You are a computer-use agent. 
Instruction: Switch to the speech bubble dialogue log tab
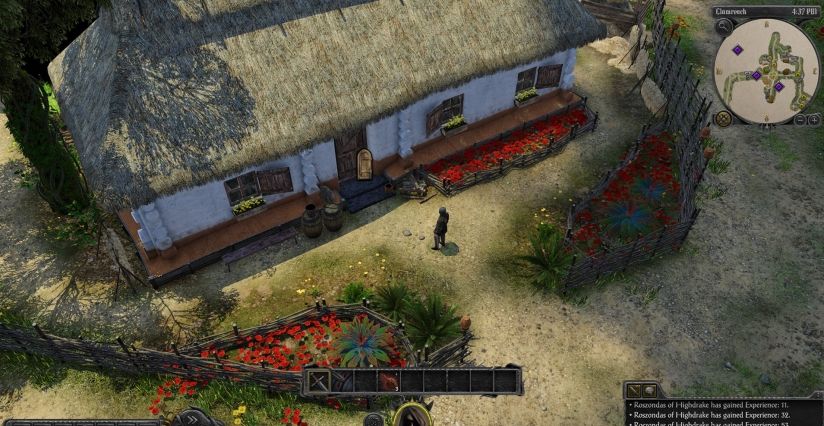(x=648, y=390)
